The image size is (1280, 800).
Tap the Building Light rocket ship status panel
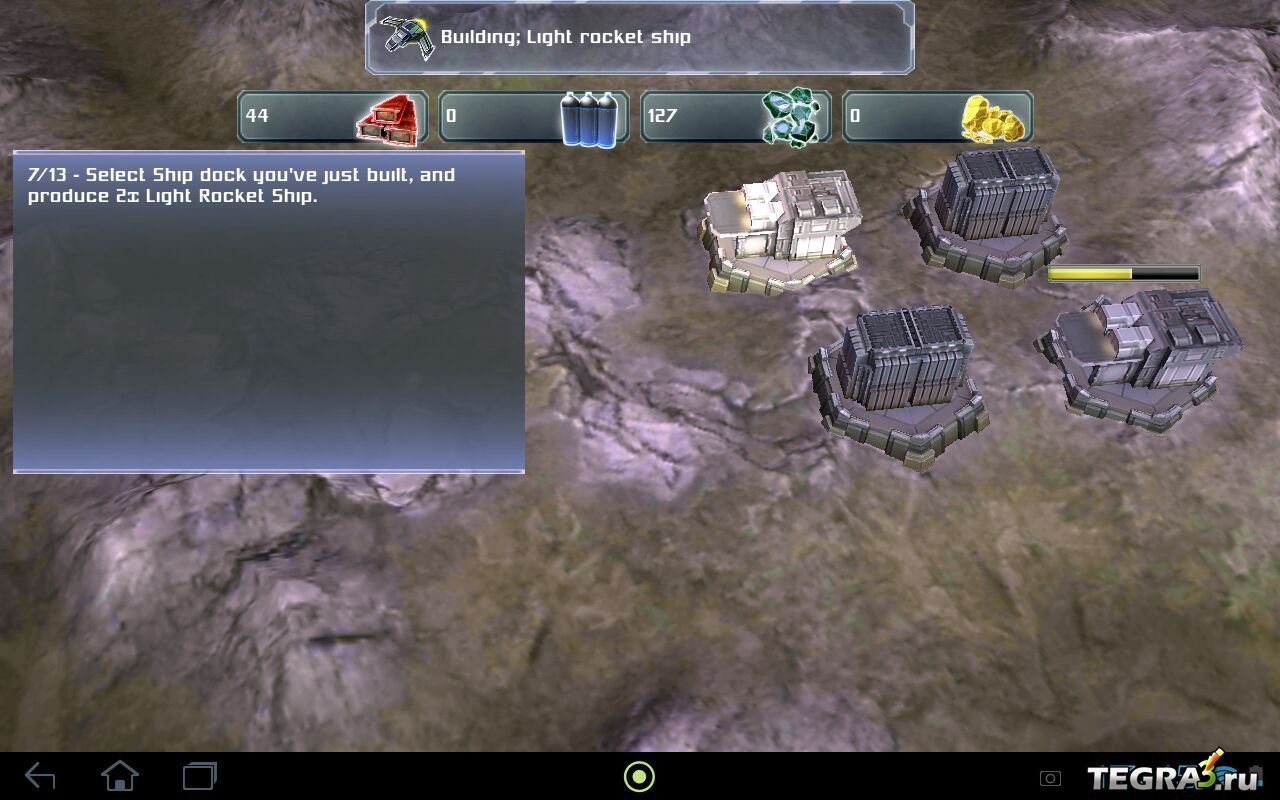pos(639,38)
